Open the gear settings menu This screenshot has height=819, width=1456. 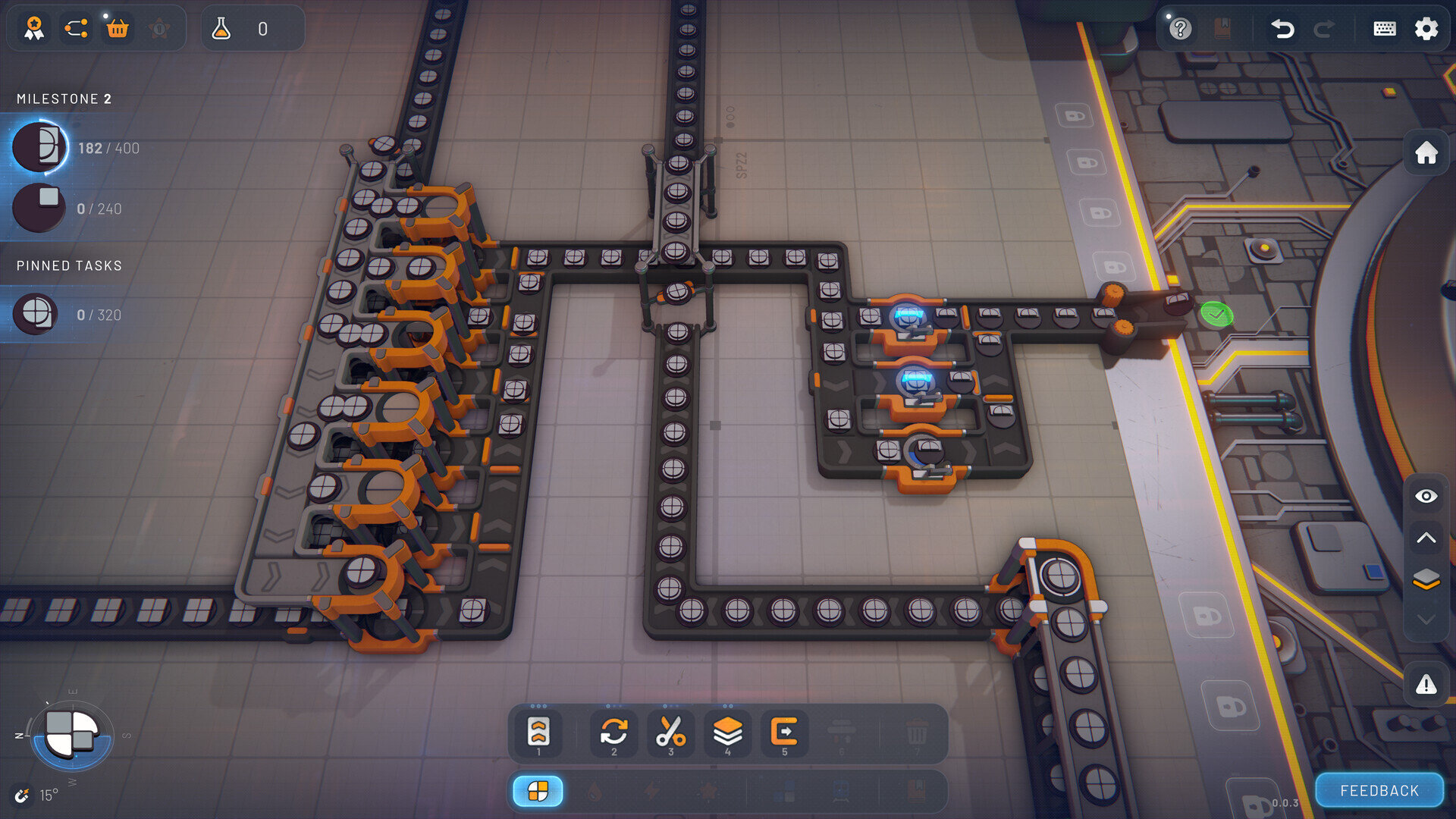coord(1426,29)
